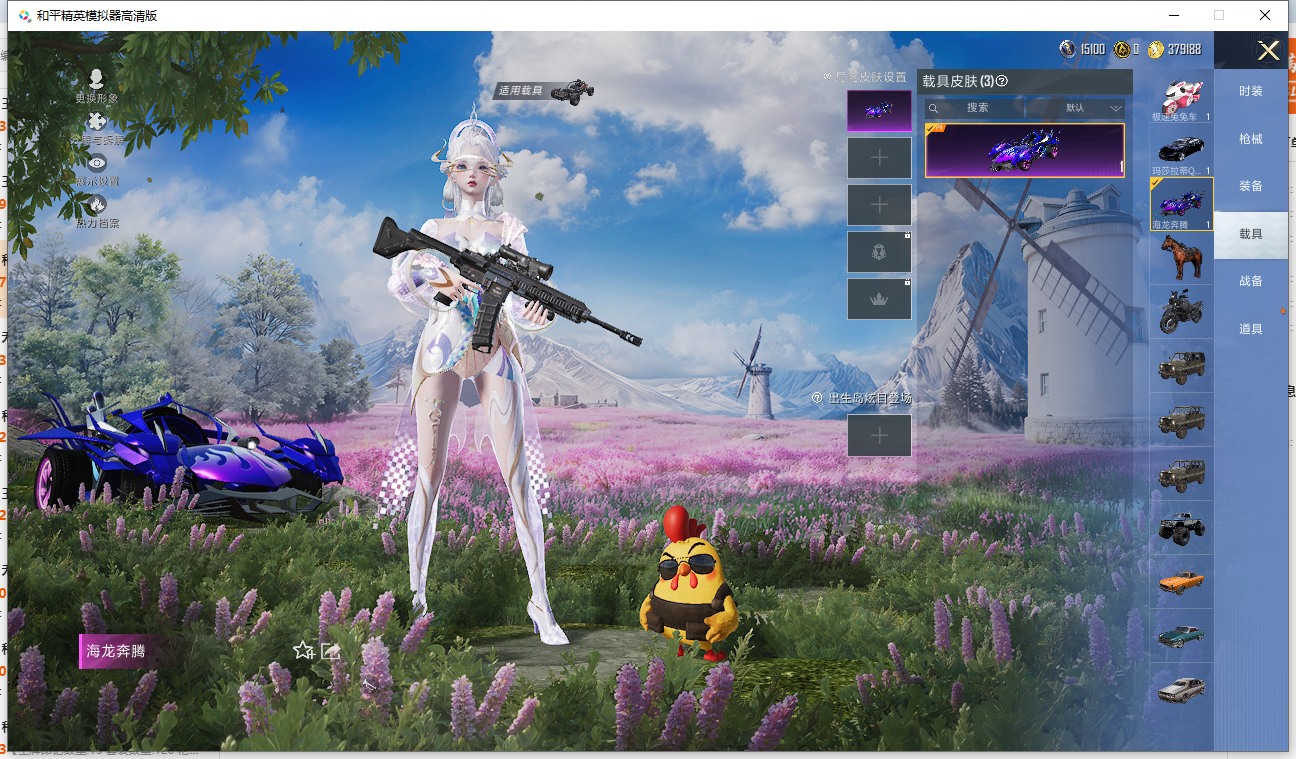This screenshot has width=1296, height=759.
Task: Select the 装备 (equipment) tab
Action: tap(1250, 186)
